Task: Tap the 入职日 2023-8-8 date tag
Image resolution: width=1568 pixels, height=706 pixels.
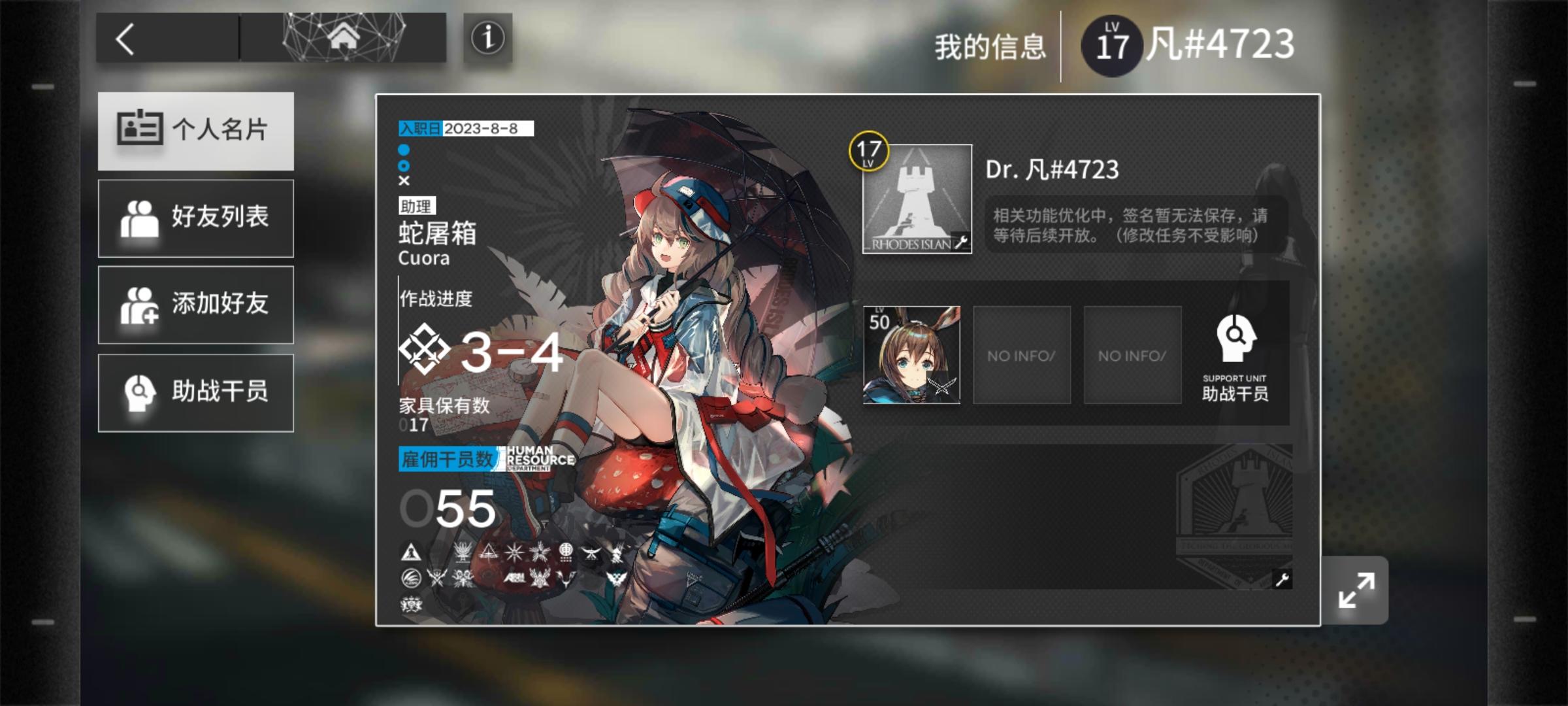Action: pos(464,129)
